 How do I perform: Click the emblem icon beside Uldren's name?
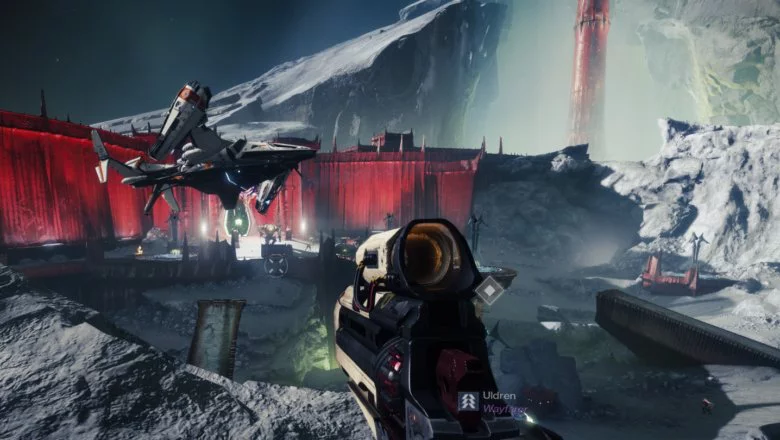point(468,401)
